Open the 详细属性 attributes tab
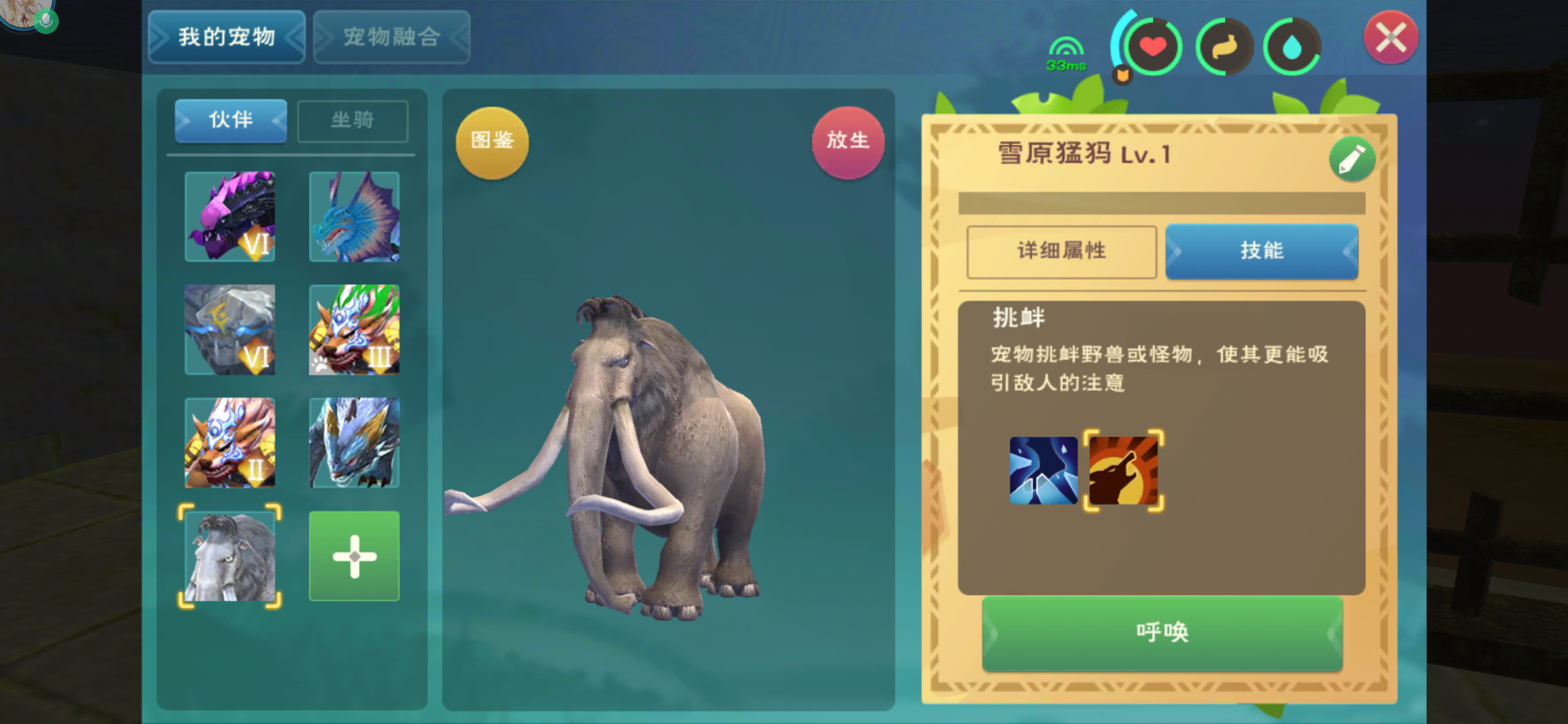Image resolution: width=1568 pixels, height=724 pixels. coord(1061,251)
